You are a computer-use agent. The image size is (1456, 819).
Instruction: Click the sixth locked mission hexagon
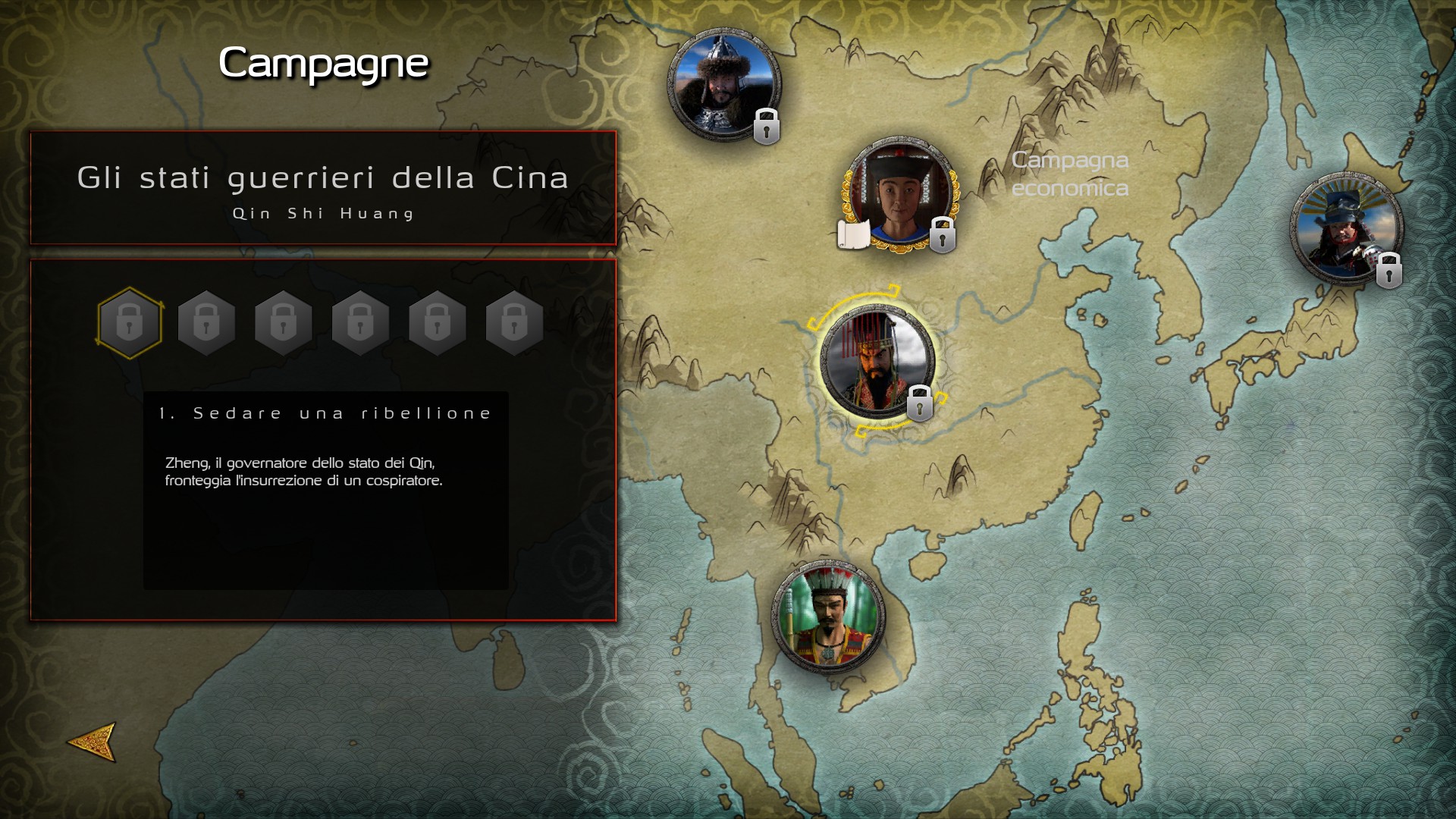(515, 322)
